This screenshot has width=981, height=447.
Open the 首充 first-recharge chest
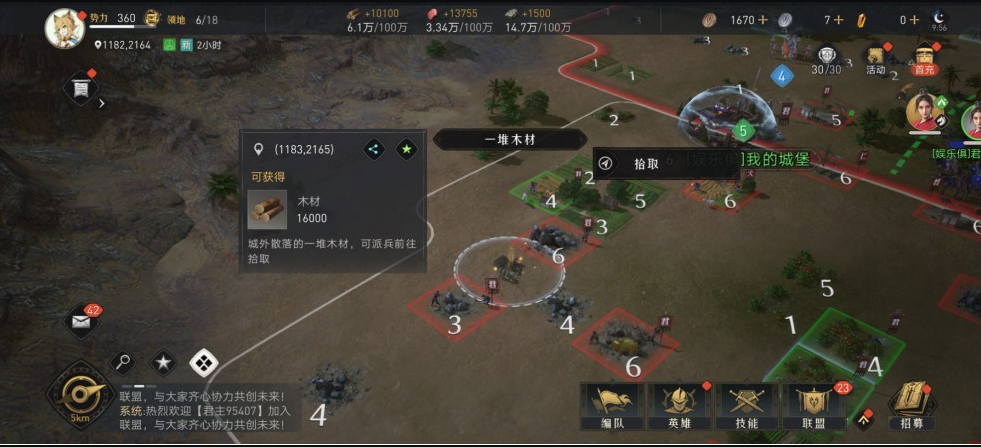pos(924,60)
